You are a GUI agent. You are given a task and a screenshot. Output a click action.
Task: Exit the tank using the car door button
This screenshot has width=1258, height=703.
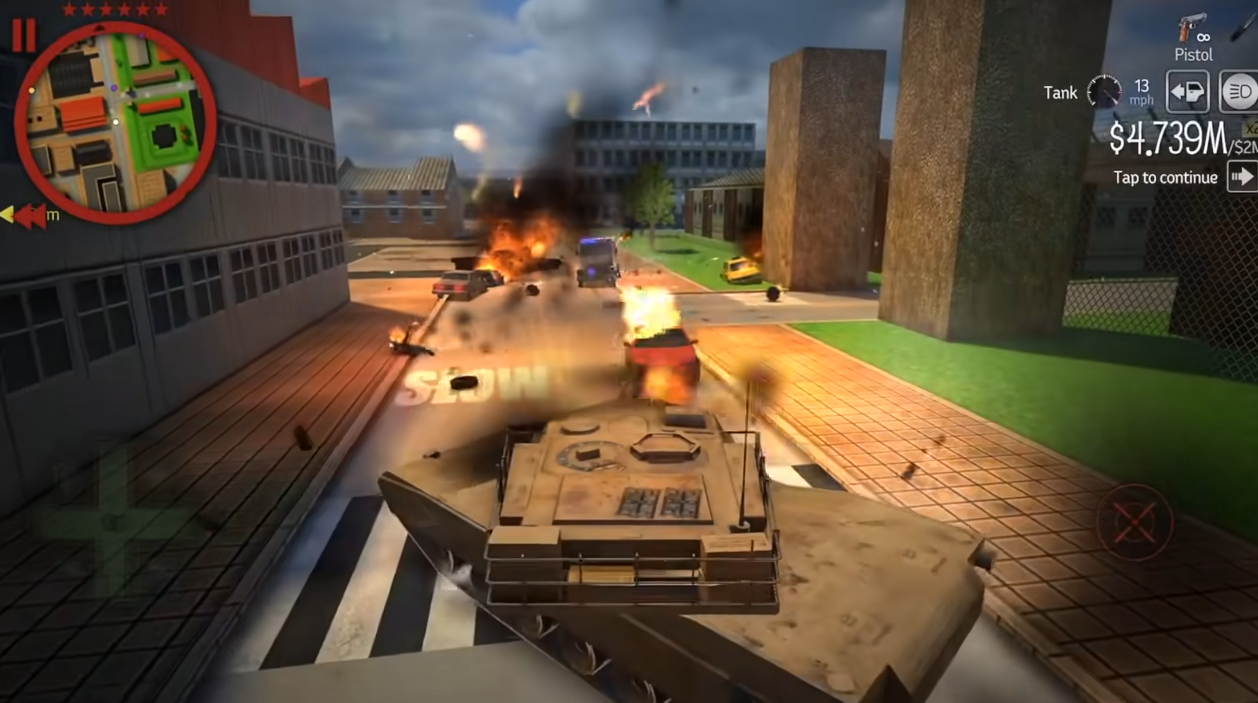(1188, 92)
